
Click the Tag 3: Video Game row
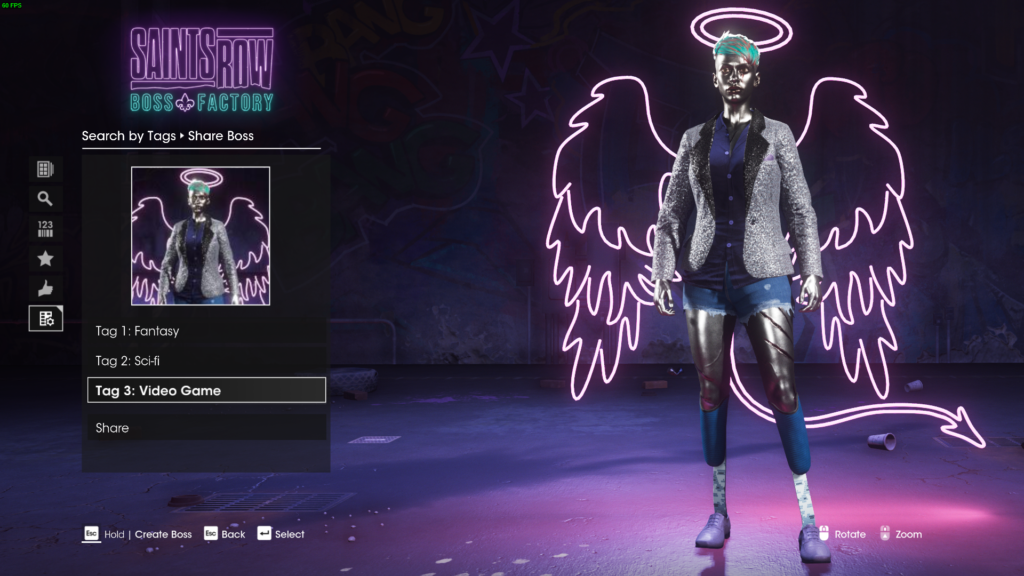205,390
